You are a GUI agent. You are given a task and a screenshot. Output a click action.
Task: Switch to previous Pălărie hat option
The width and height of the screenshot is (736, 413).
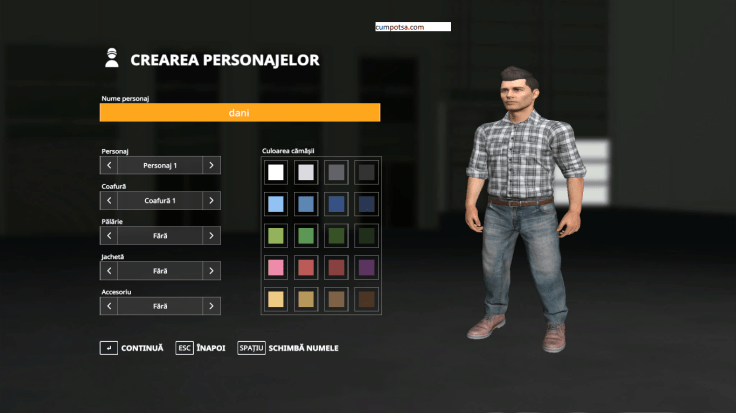click(109, 236)
